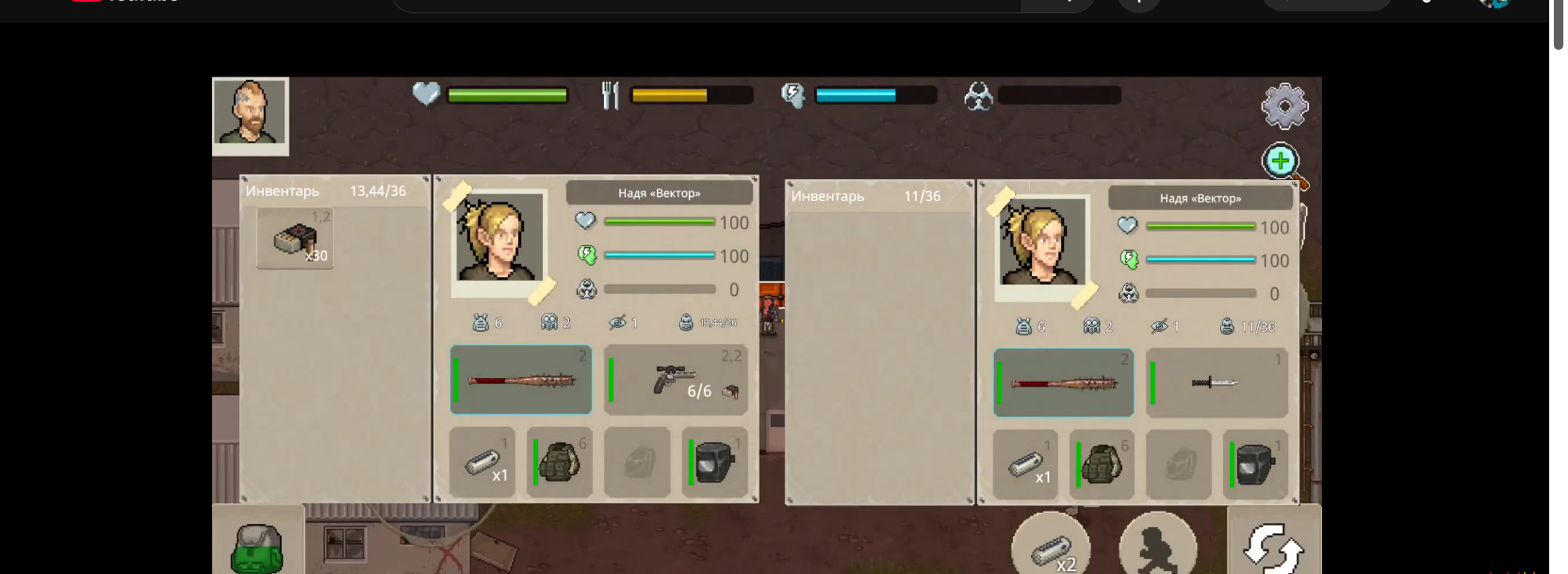This screenshot has width=1568, height=574.
Task: Activate the running figure button
Action: coord(1157,547)
